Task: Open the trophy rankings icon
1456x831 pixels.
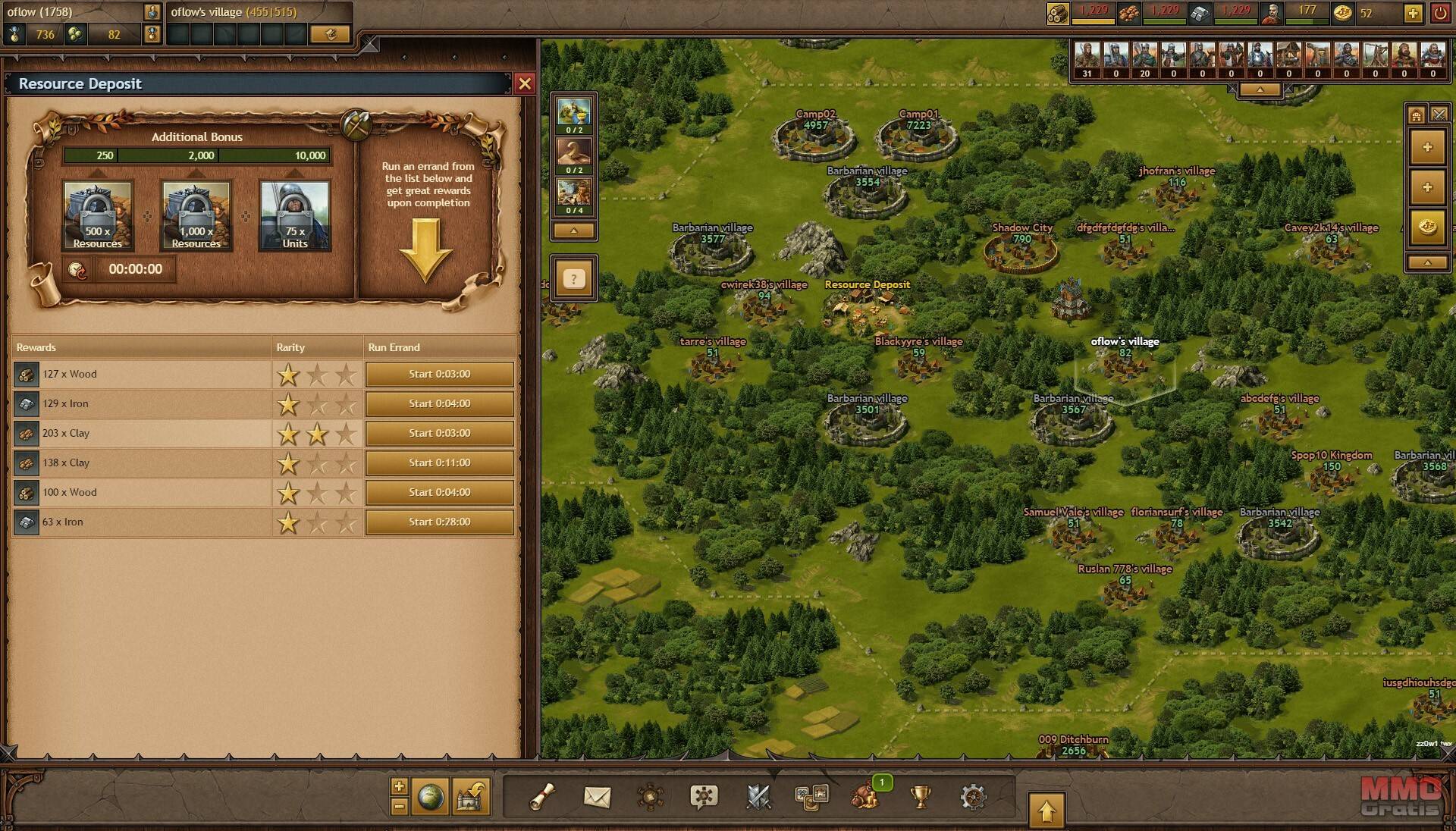Action: click(920, 796)
